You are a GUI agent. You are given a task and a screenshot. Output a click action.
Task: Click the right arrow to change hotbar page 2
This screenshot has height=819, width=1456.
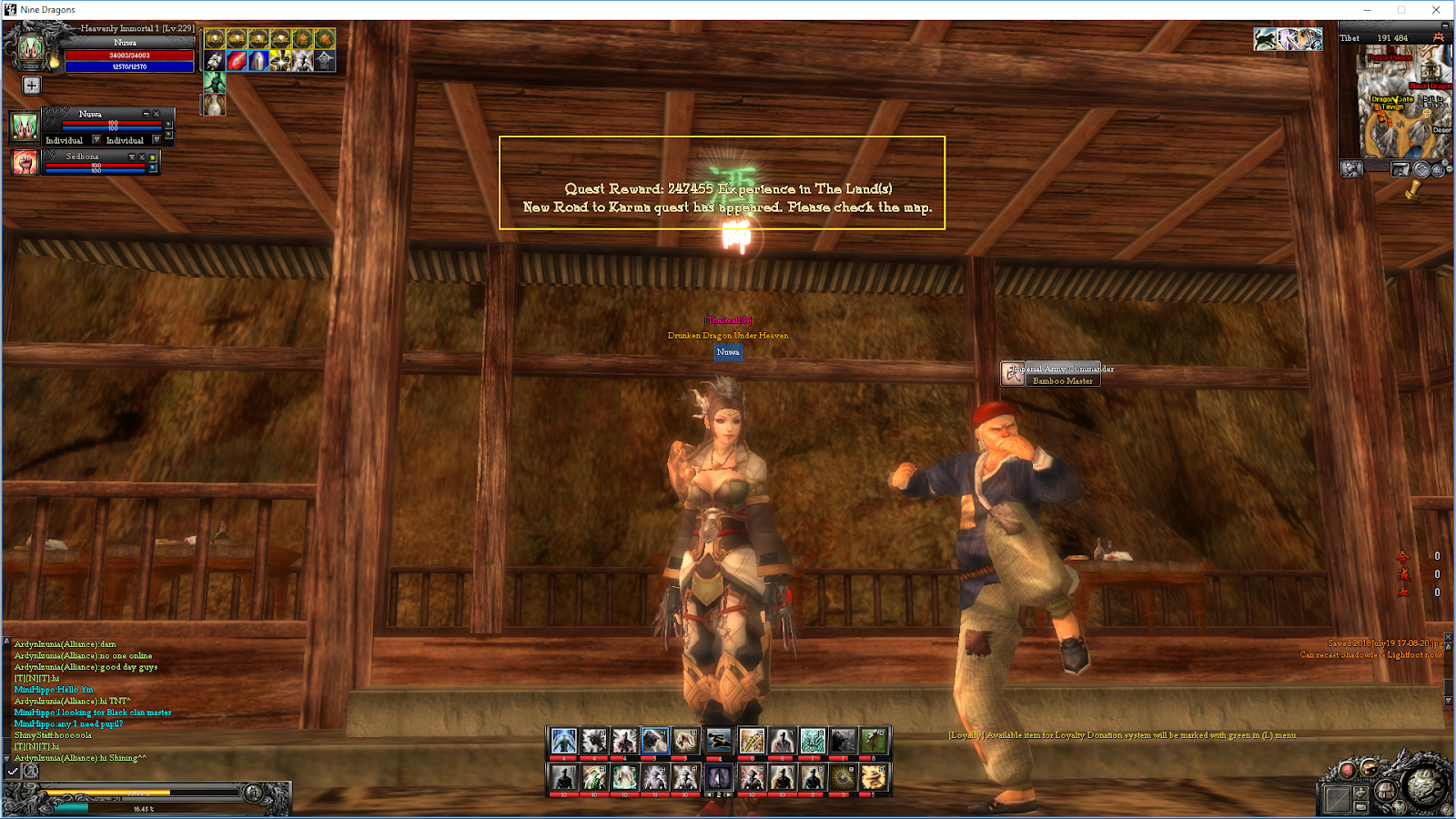click(x=728, y=794)
